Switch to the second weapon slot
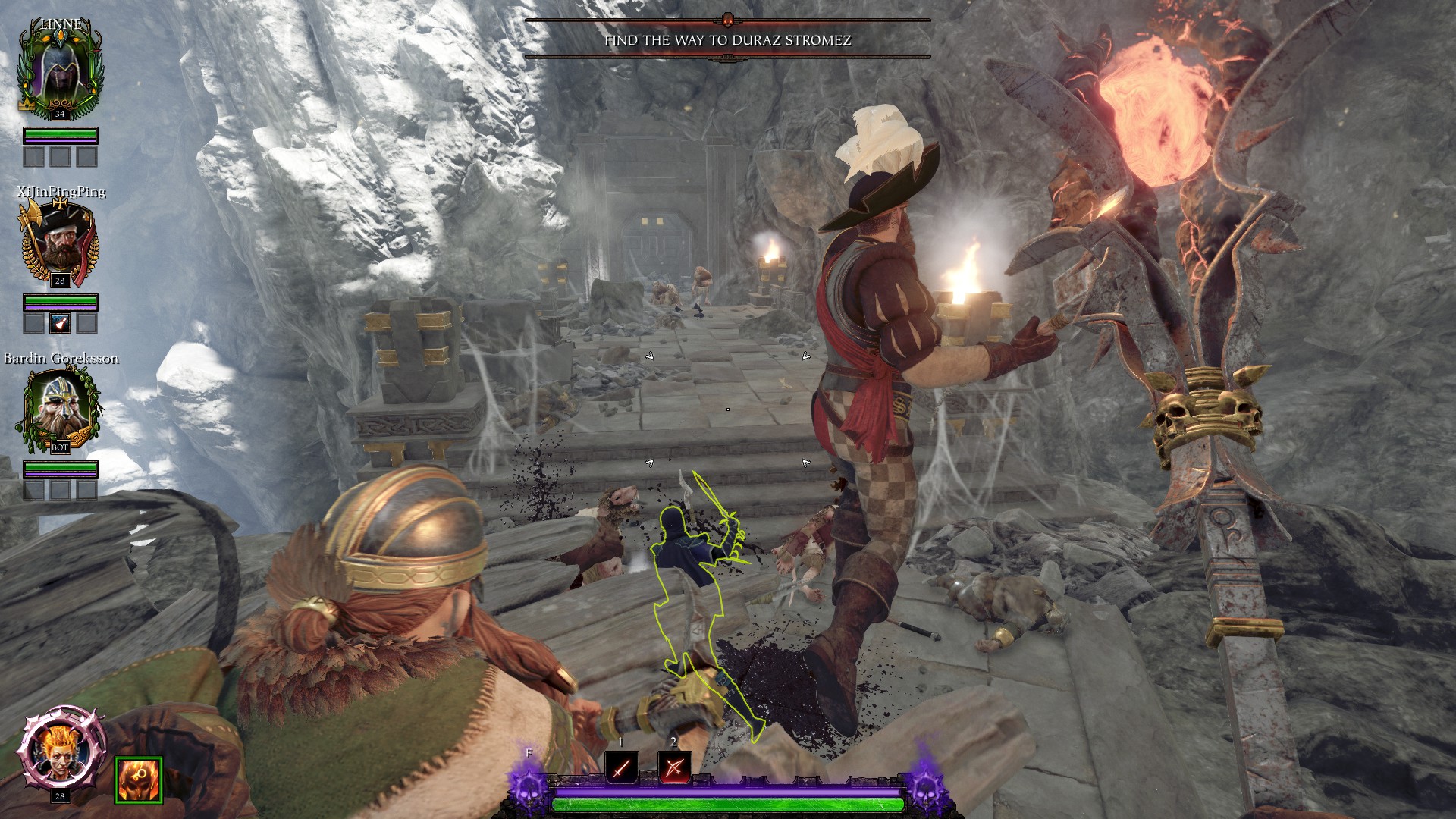 [674, 767]
